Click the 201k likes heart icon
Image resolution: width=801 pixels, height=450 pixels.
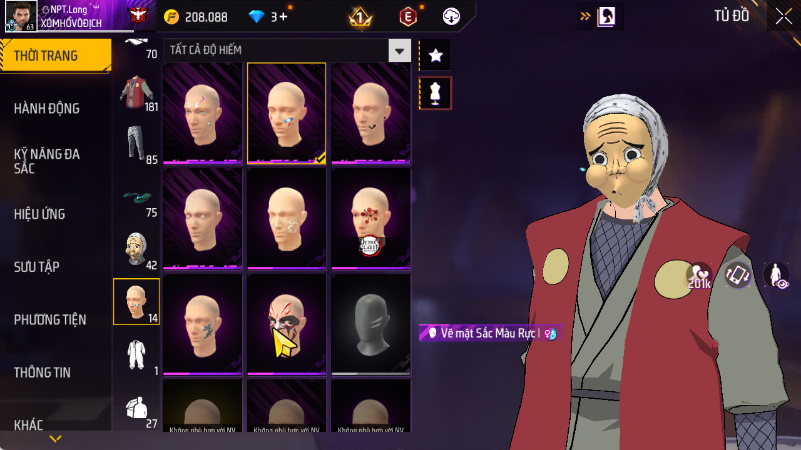699,275
